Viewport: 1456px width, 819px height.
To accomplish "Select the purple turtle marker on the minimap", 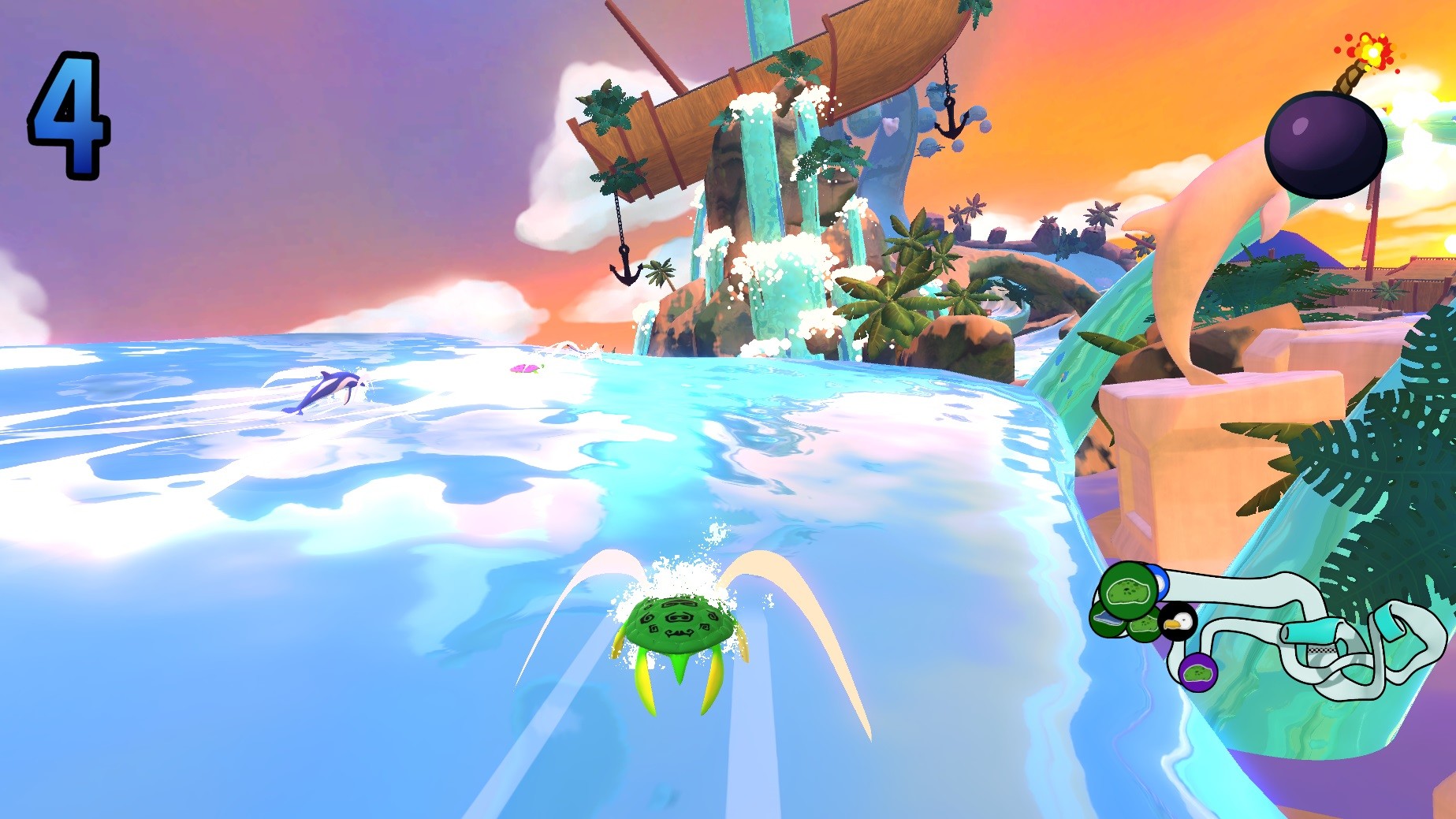I will pos(1197,671).
